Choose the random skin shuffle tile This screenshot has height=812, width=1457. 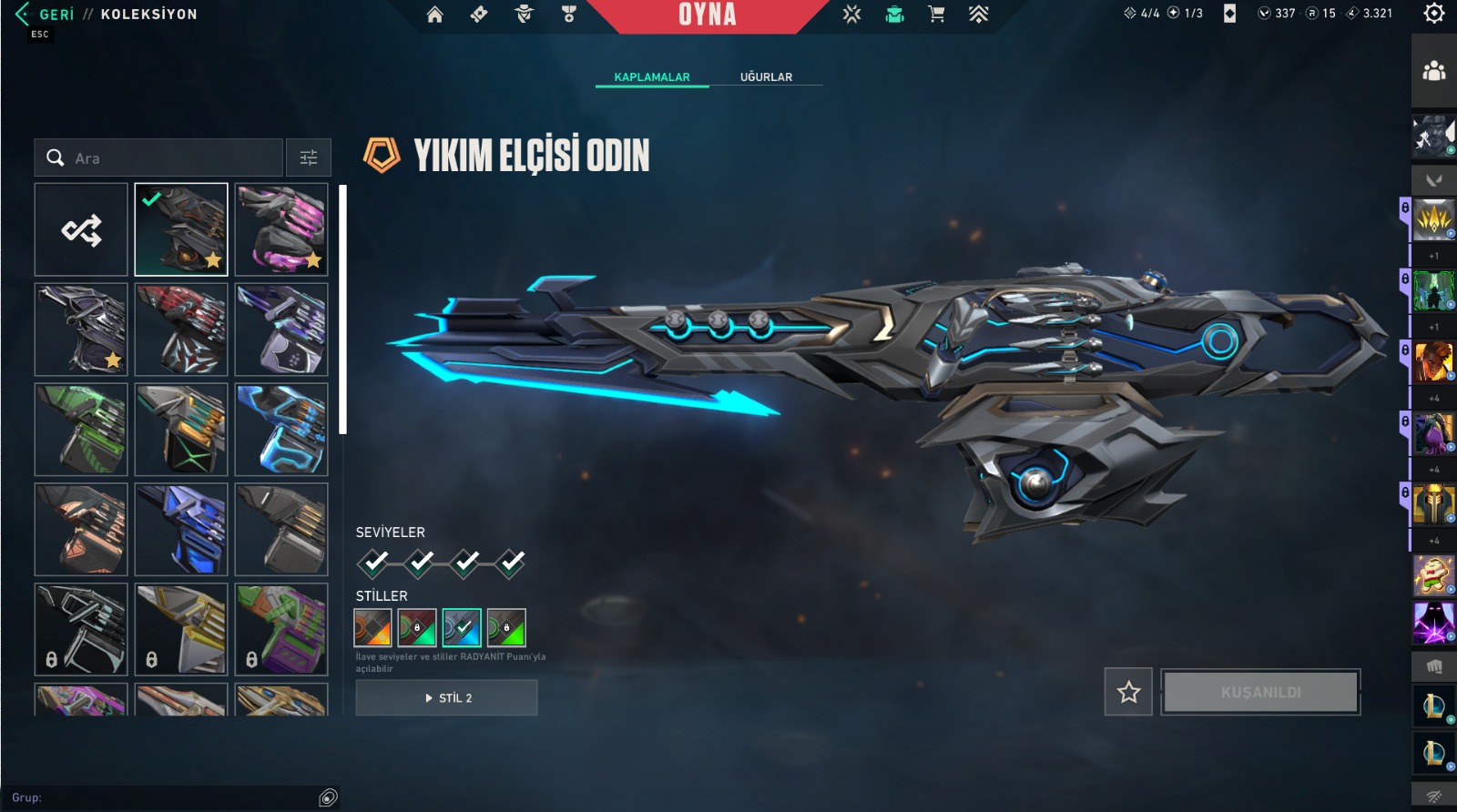pyautogui.click(x=81, y=230)
